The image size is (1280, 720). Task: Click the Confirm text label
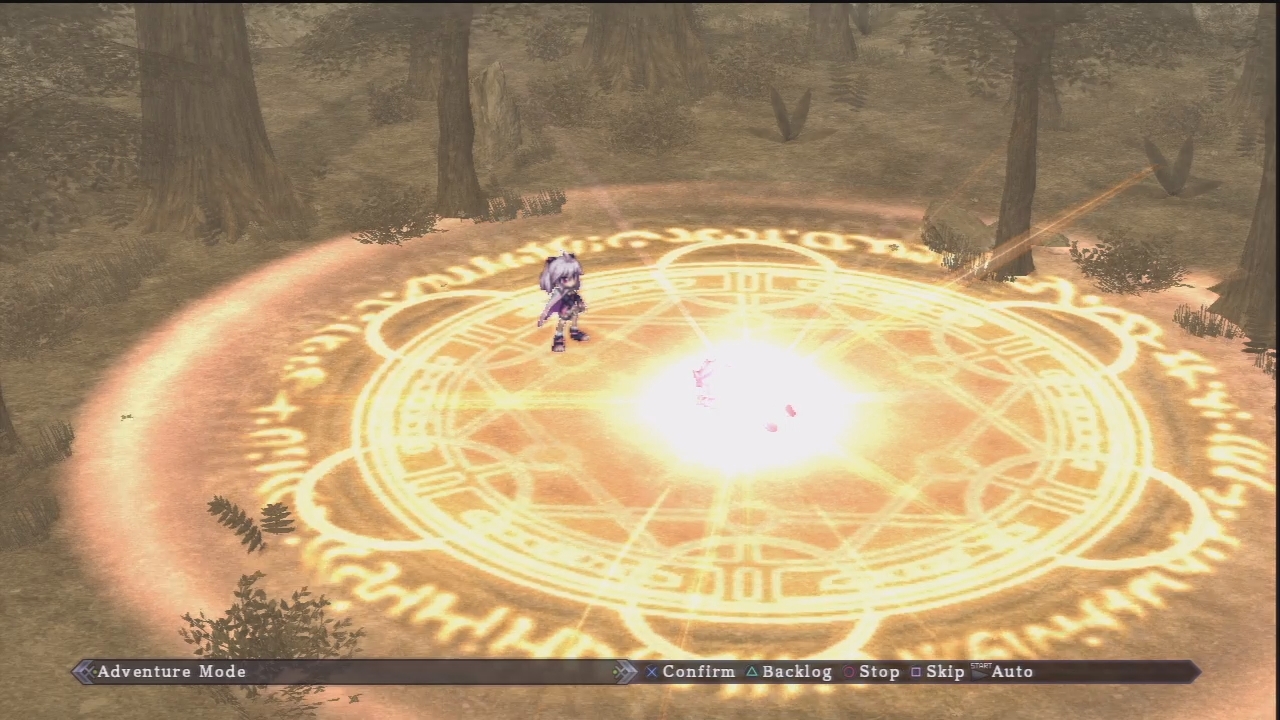coord(698,671)
